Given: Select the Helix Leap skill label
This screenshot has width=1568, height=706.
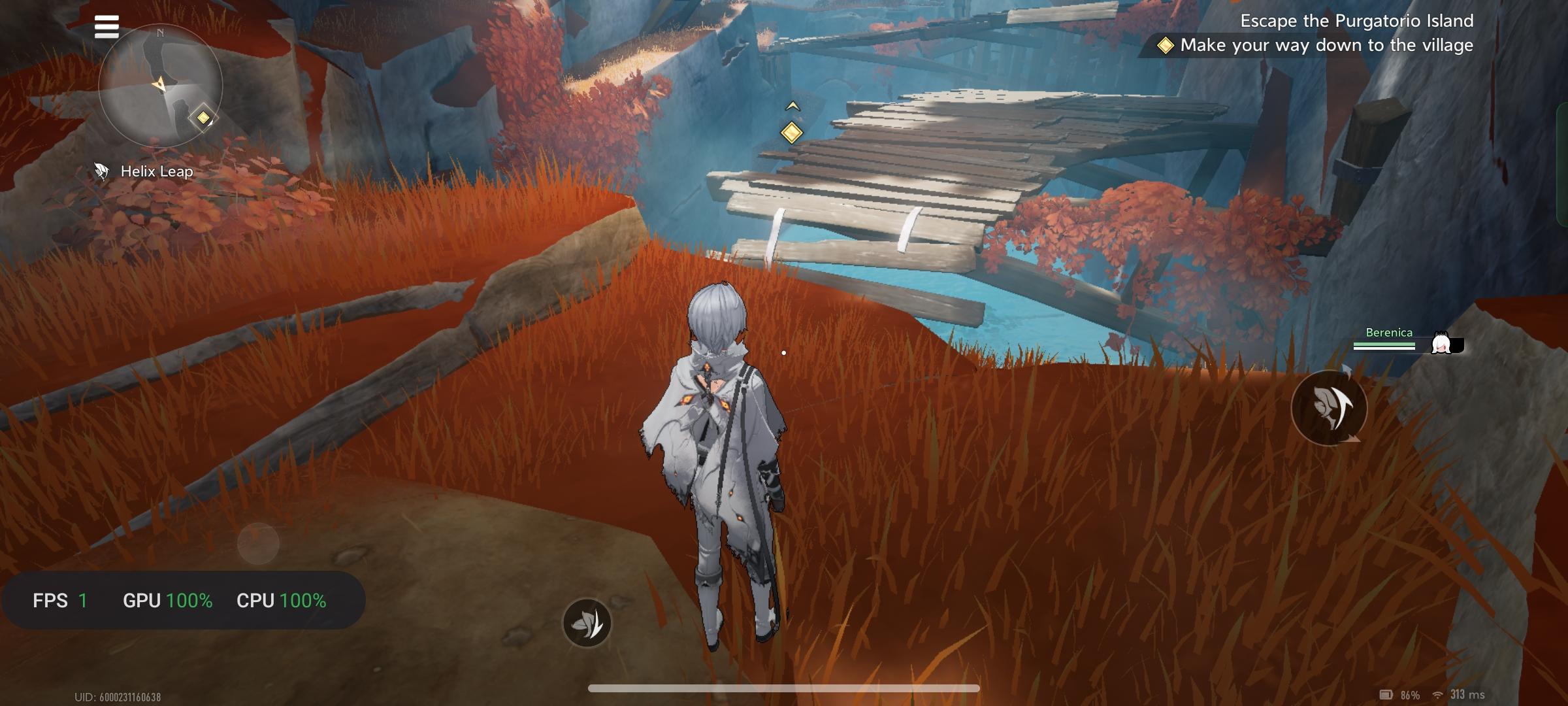Looking at the screenshot, I should (x=157, y=171).
